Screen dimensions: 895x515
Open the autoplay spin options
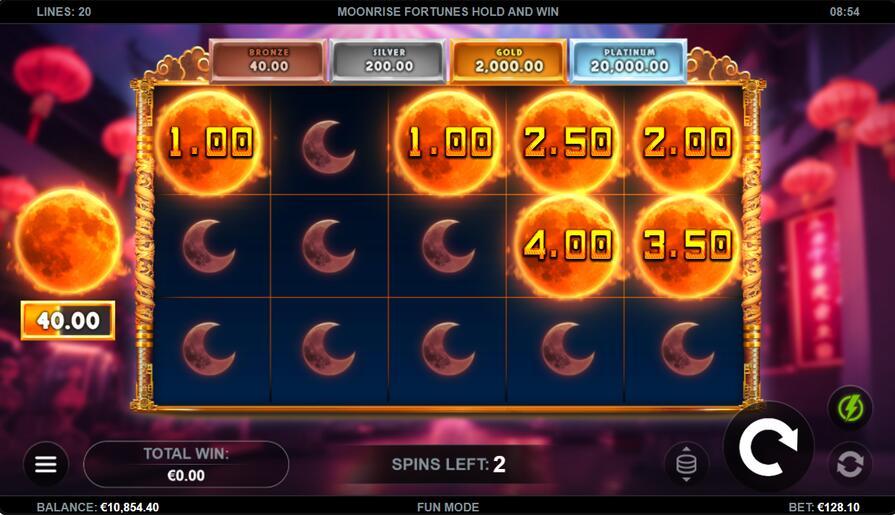(849, 464)
